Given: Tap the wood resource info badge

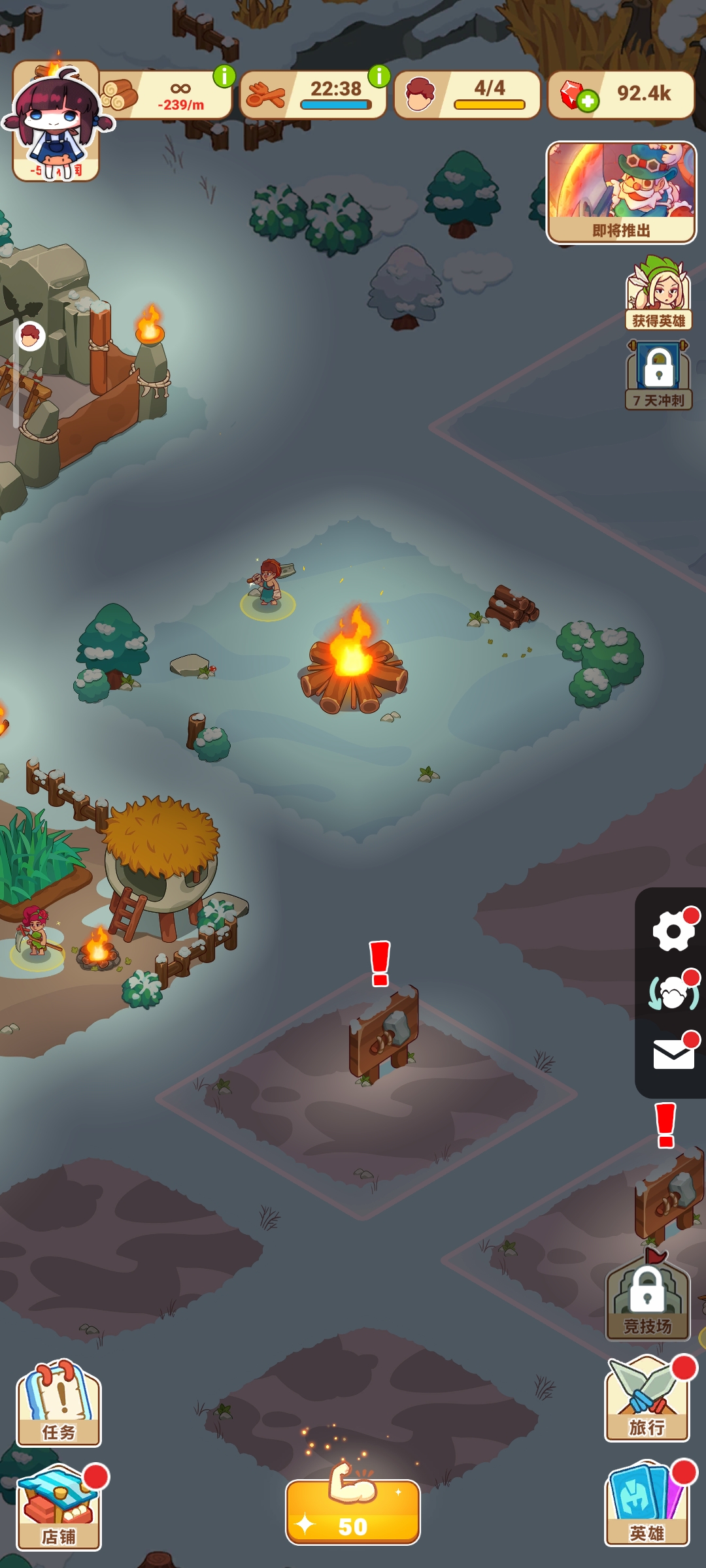Looking at the screenshot, I should (224, 76).
